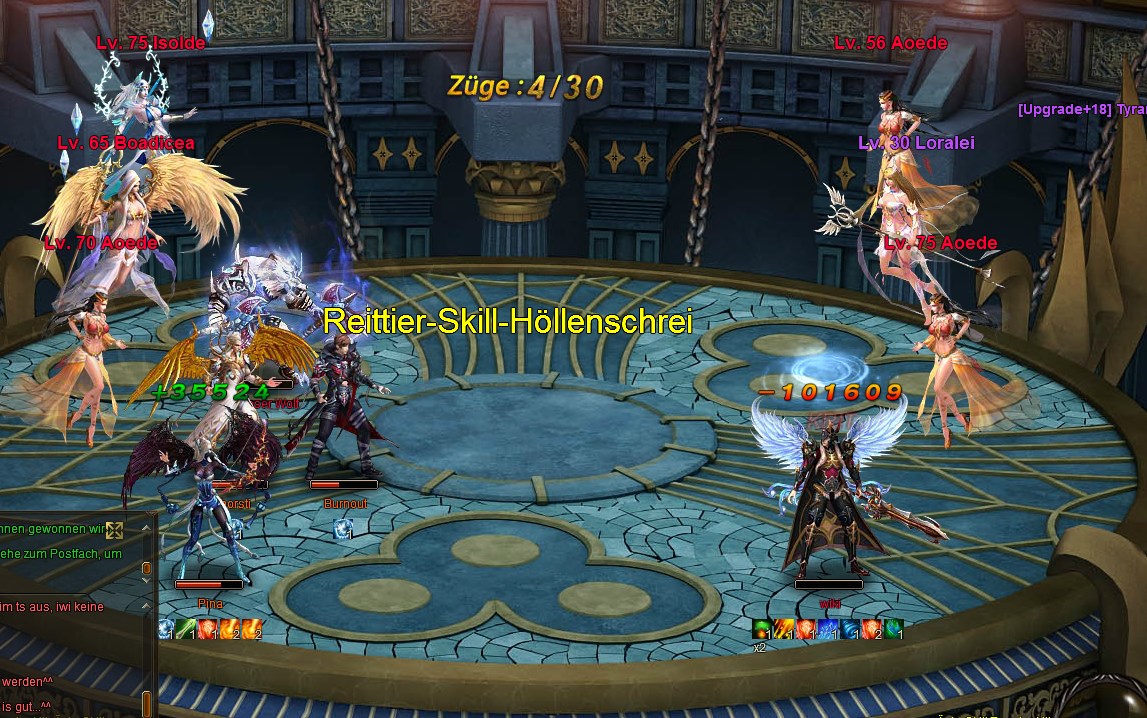Inspect the blue orb buff icon under Pina
1147x718 pixels.
tap(166, 629)
